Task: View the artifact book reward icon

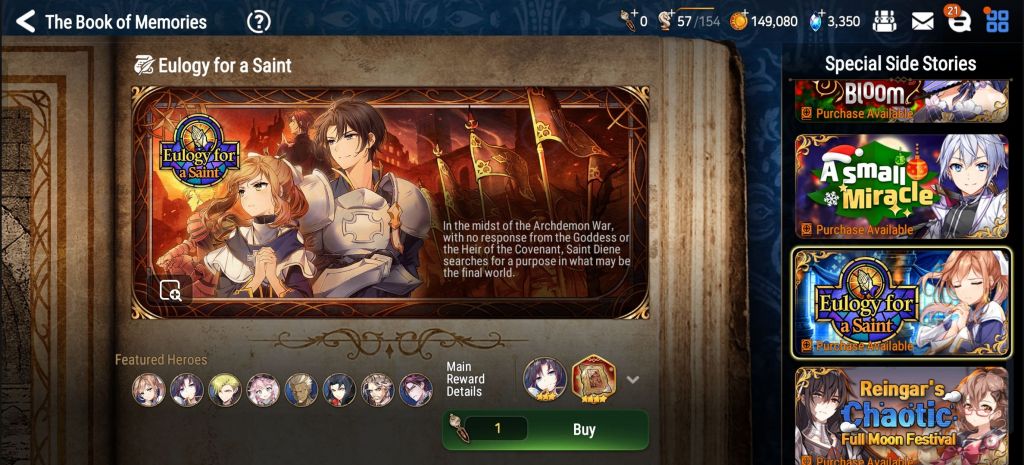Action: [x=592, y=379]
